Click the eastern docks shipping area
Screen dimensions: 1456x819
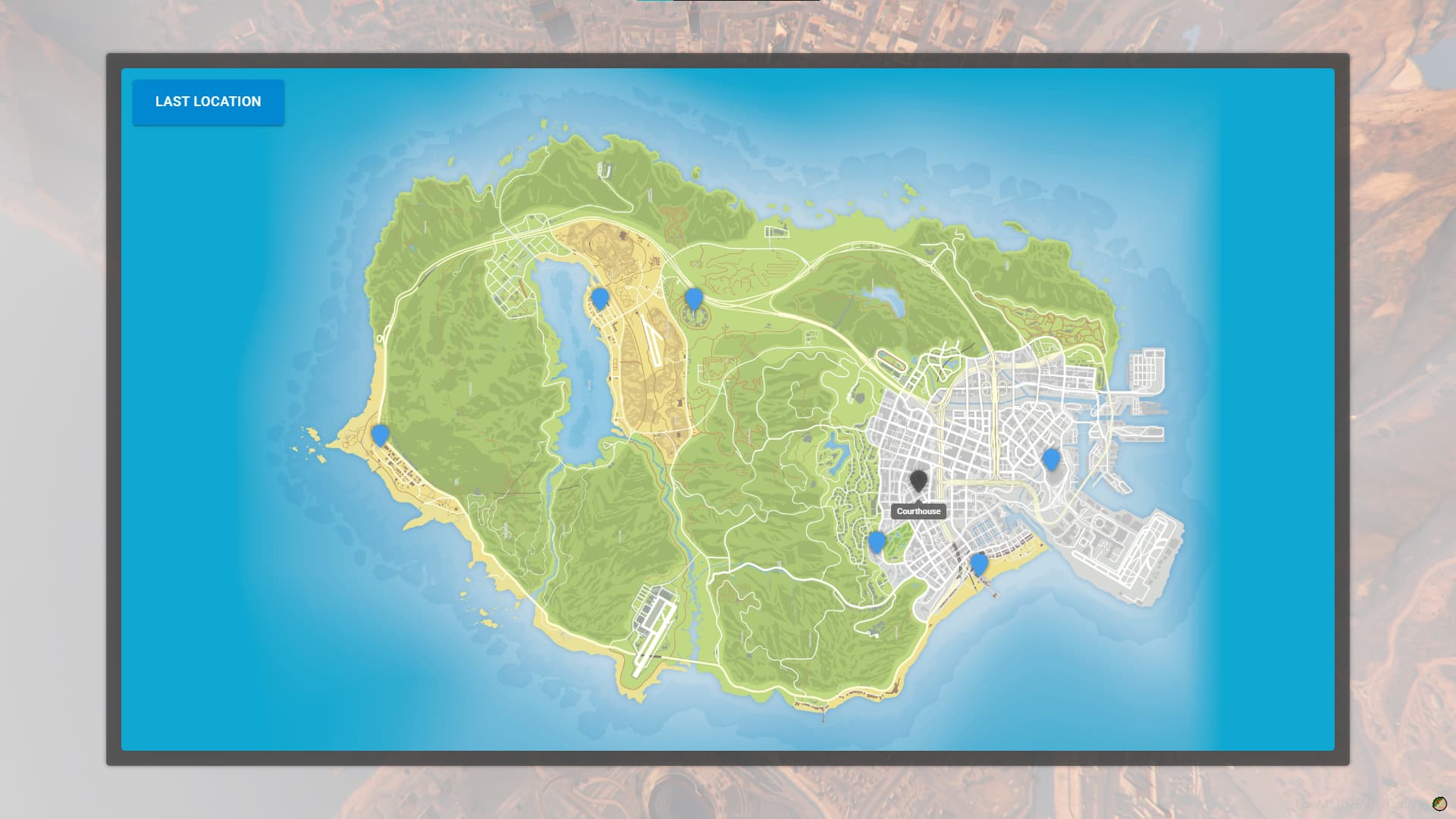(1145, 372)
